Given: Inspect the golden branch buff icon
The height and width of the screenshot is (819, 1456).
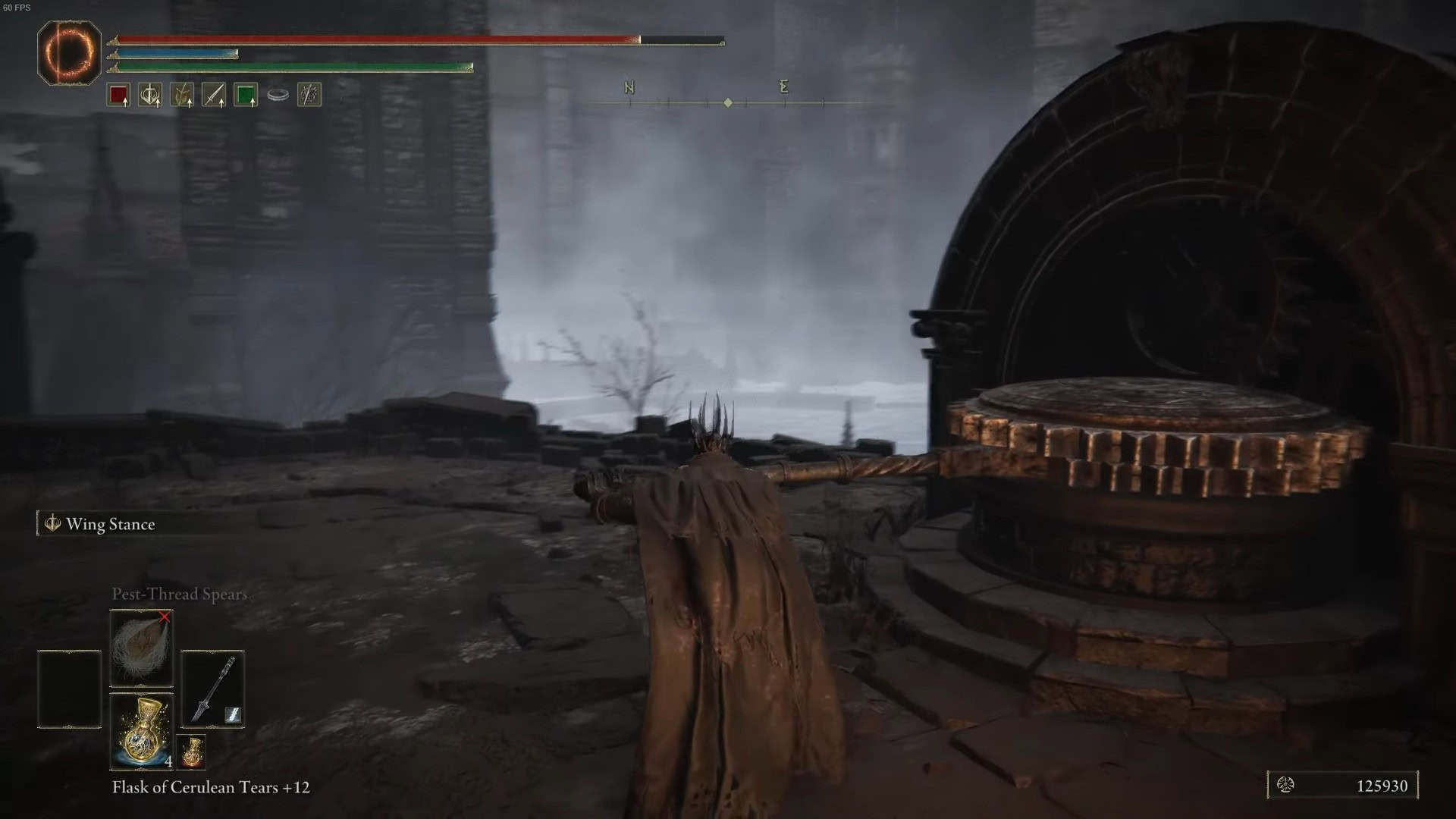Looking at the screenshot, I should (182, 95).
